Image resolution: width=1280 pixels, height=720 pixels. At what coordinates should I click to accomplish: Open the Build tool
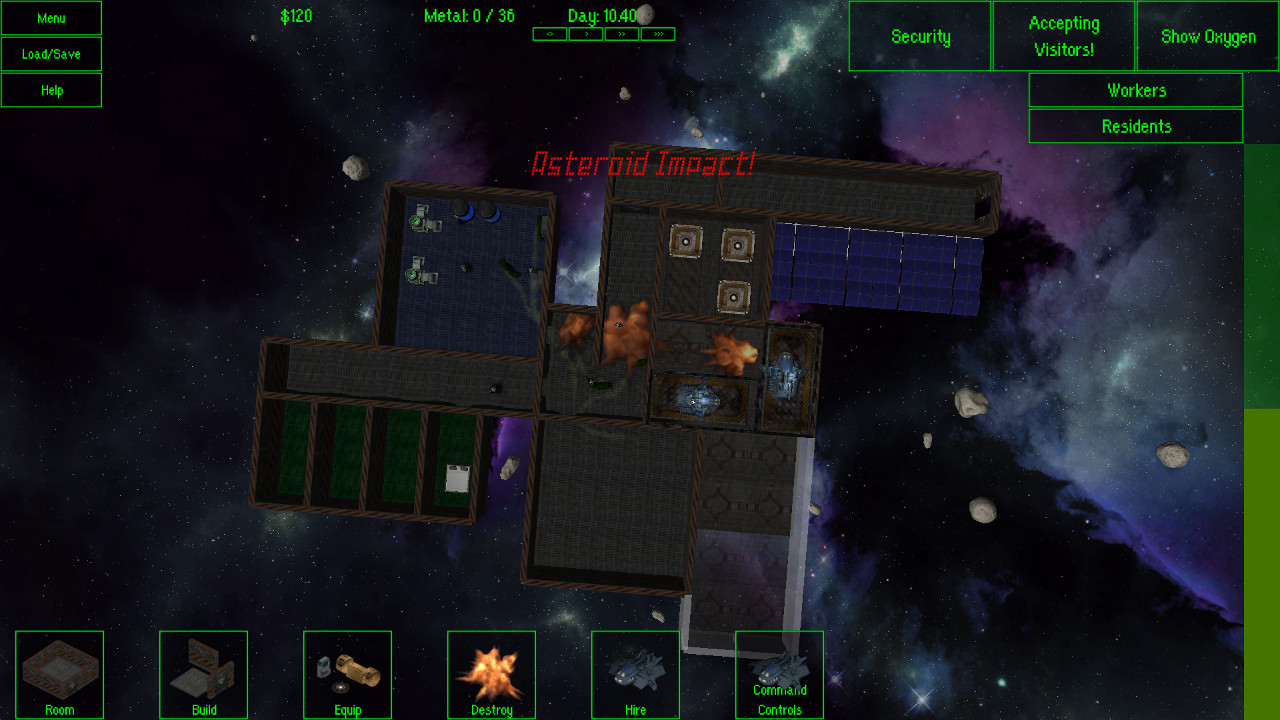pyautogui.click(x=203, y=674)
